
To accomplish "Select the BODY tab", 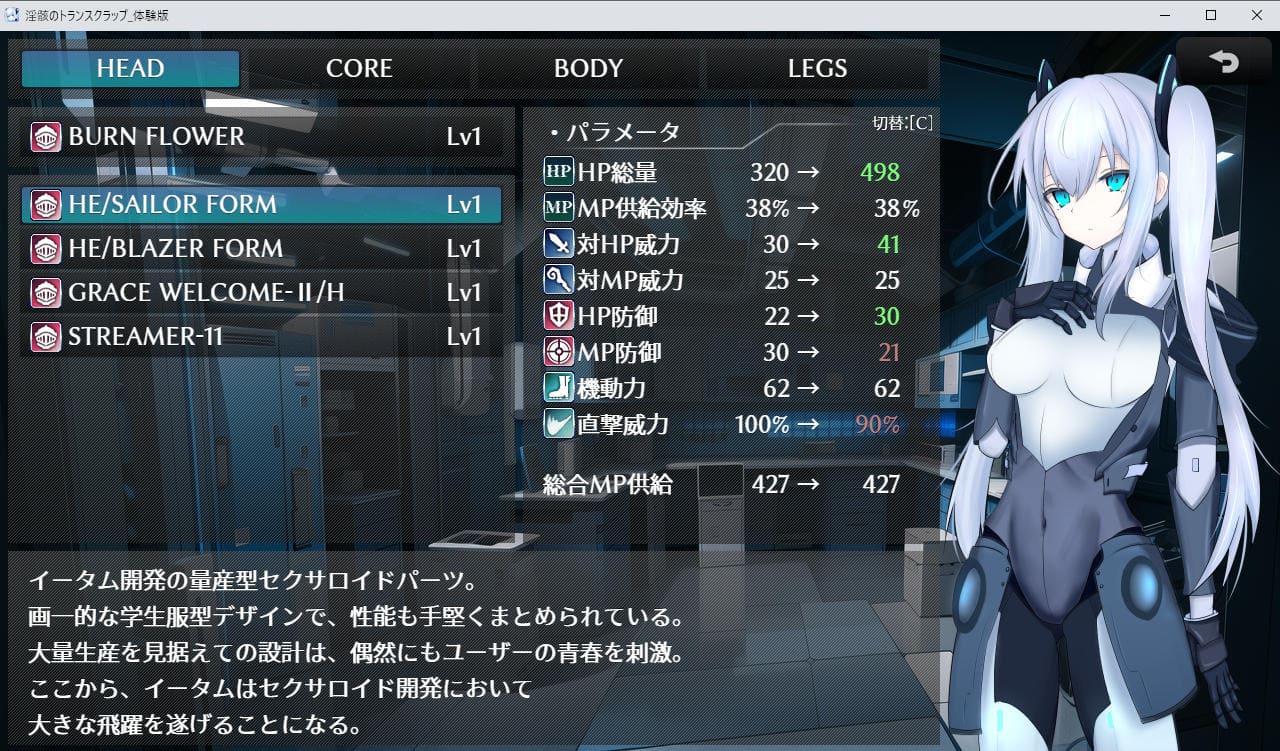I will 588,69.
